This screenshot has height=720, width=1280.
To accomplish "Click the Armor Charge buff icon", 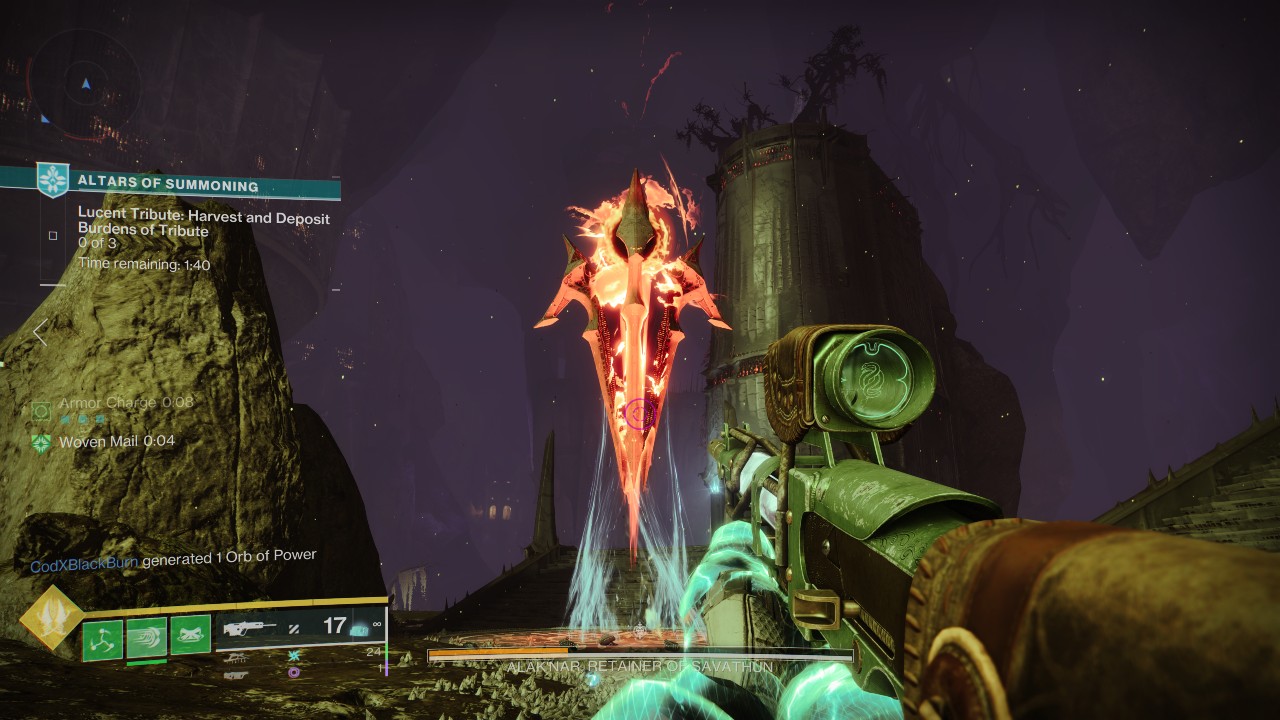I will pyautogui.click(x=41, y=410).
